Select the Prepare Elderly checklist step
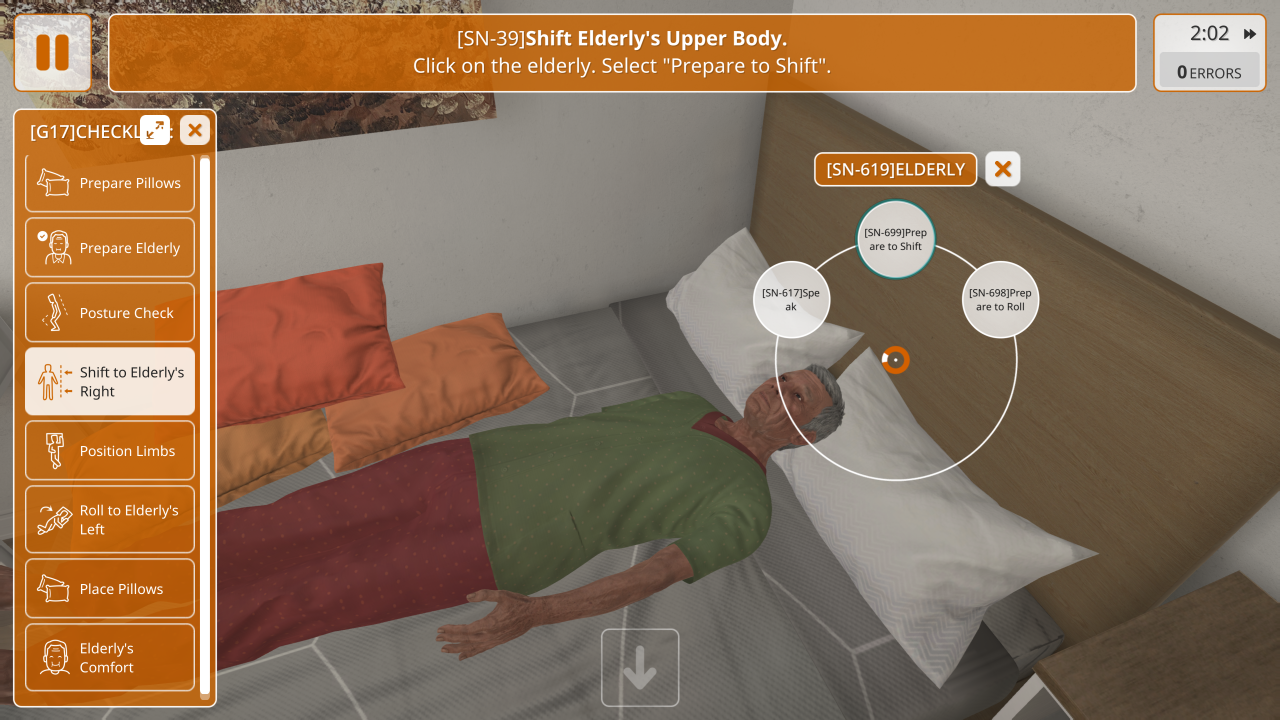 tap(110, 248)
